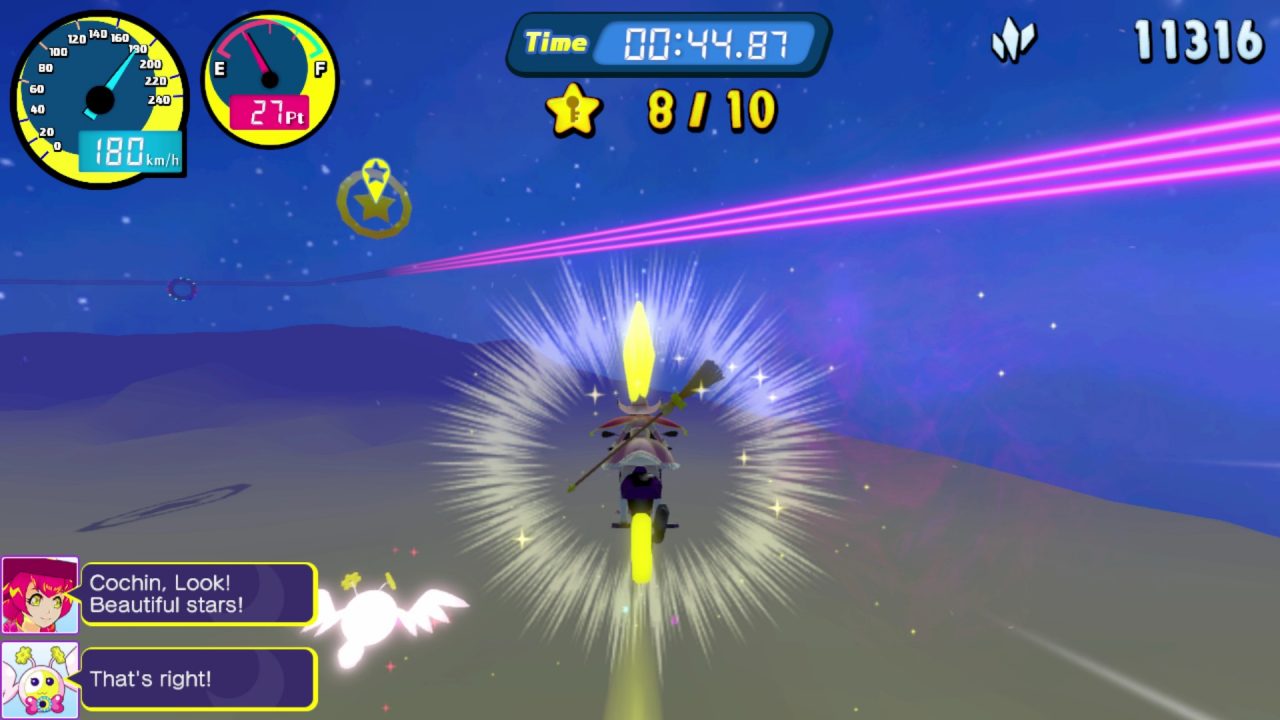Viewport: 1280px width, 720px height.
Task: Click the star key collectible icon
Action: click(x=574, y=109)
